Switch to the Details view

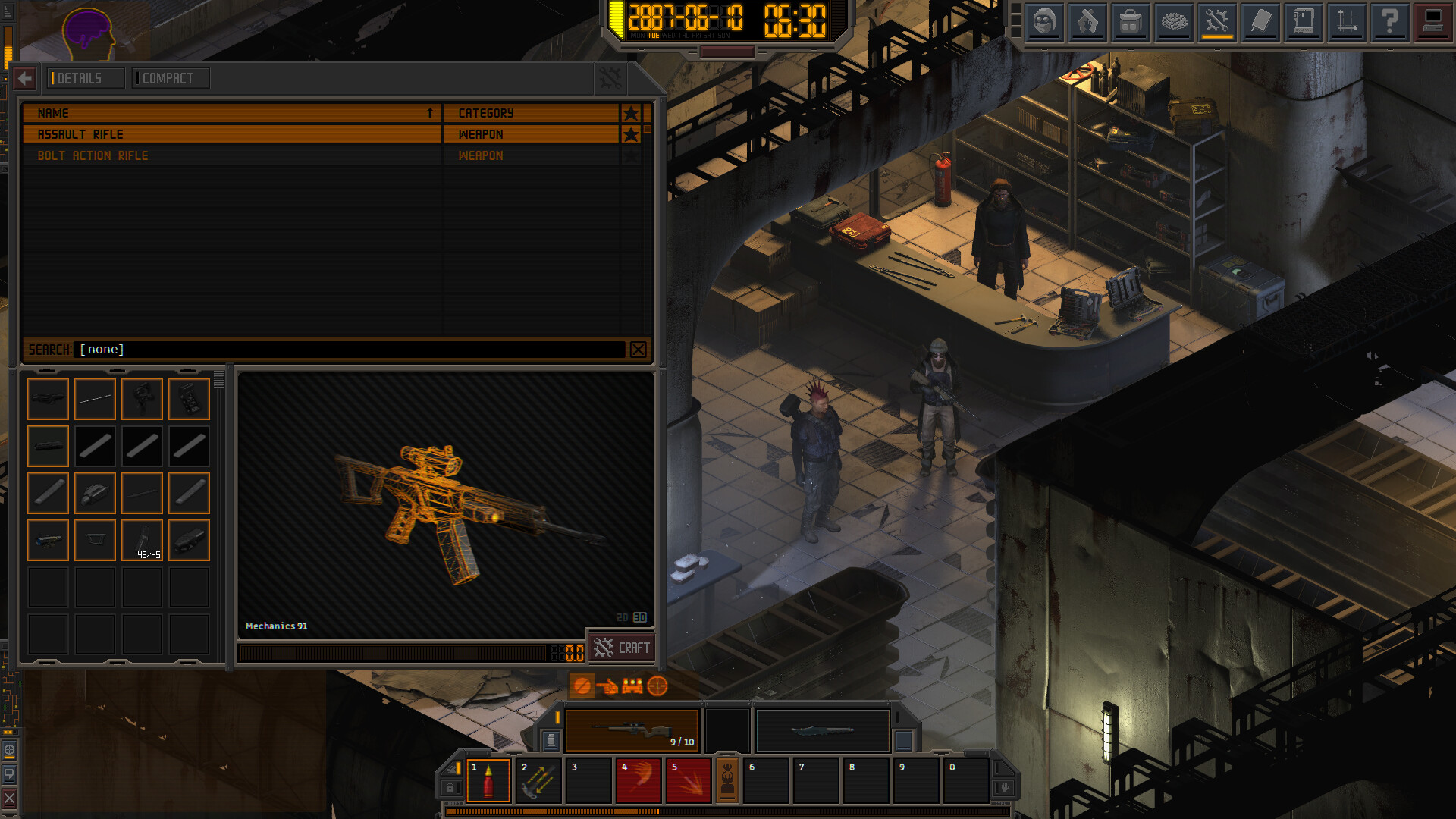click(85, 78)
